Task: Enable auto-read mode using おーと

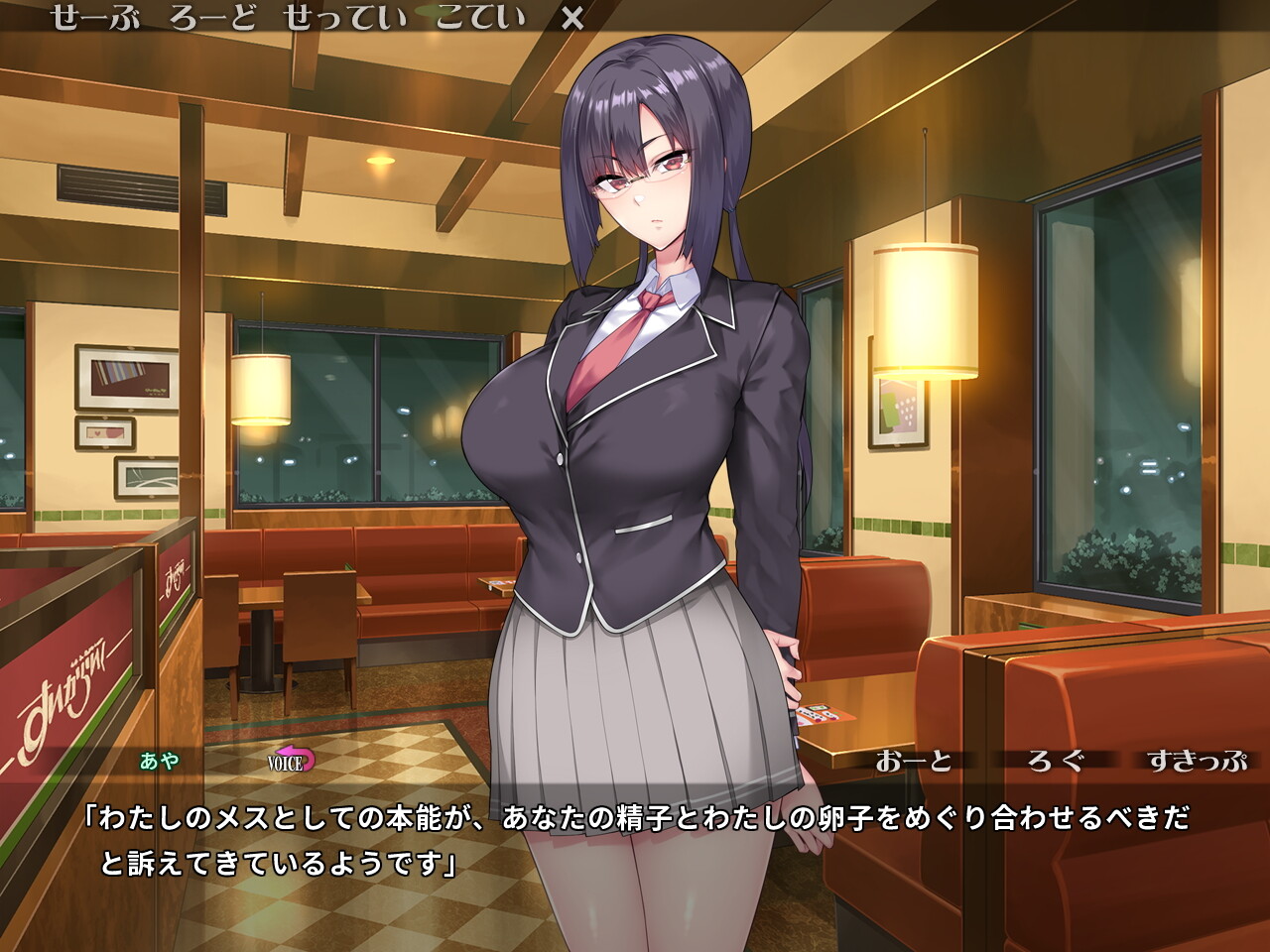Action: (x=915, y=763)
